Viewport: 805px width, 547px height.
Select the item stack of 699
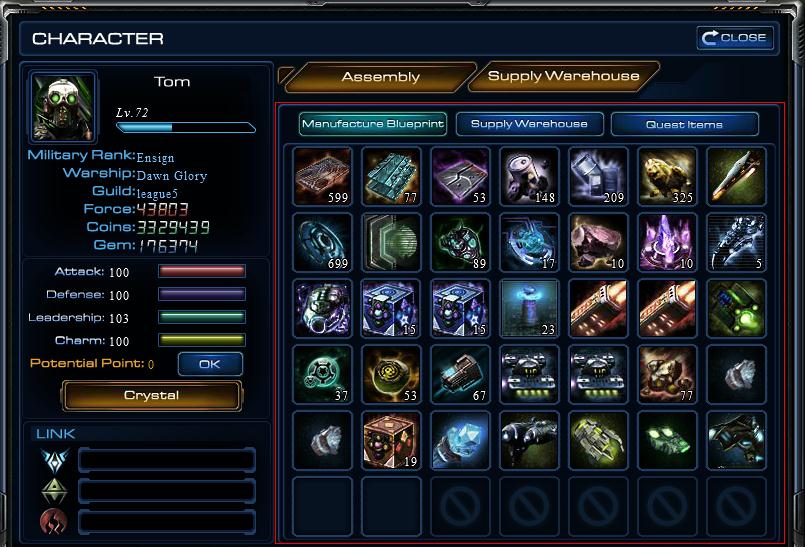pyautogui.click(x=323, y=242)
